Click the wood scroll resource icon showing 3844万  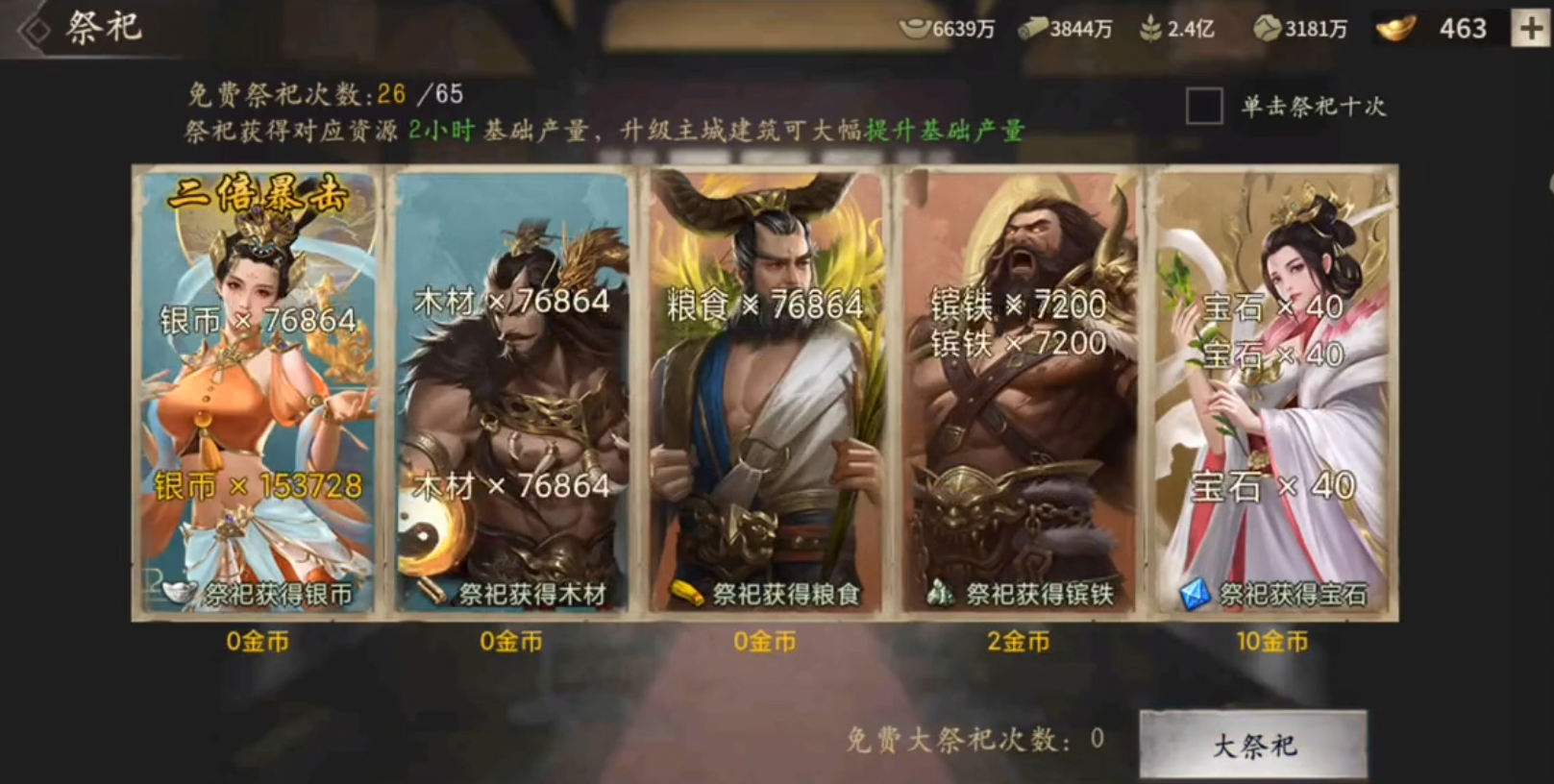click(x=1035, y=28)
